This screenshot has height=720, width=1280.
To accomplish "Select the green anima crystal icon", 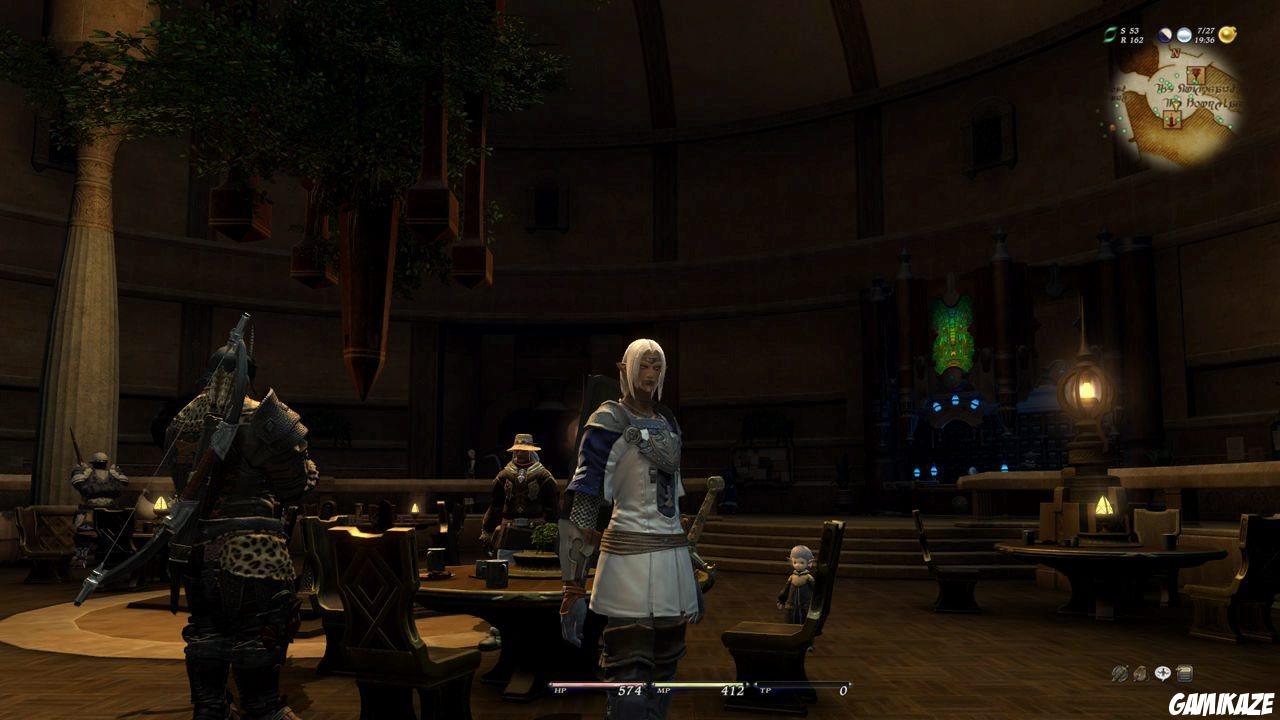I will tap(1110, 35).
